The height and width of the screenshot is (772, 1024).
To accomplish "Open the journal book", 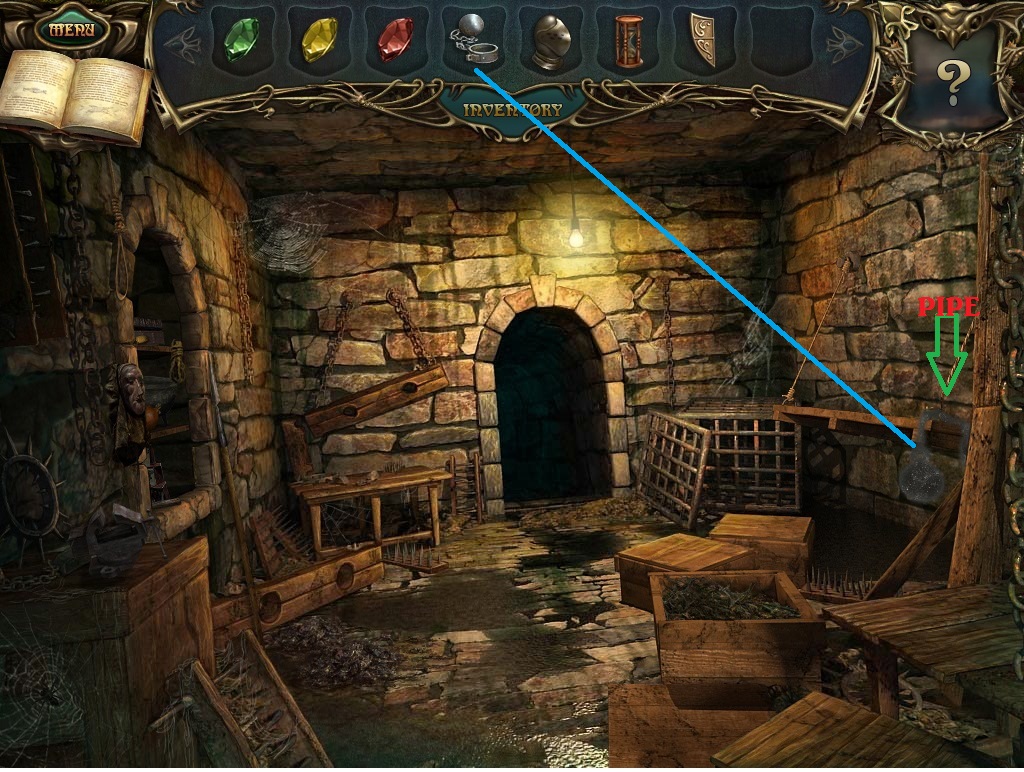I will coord(75,95).
